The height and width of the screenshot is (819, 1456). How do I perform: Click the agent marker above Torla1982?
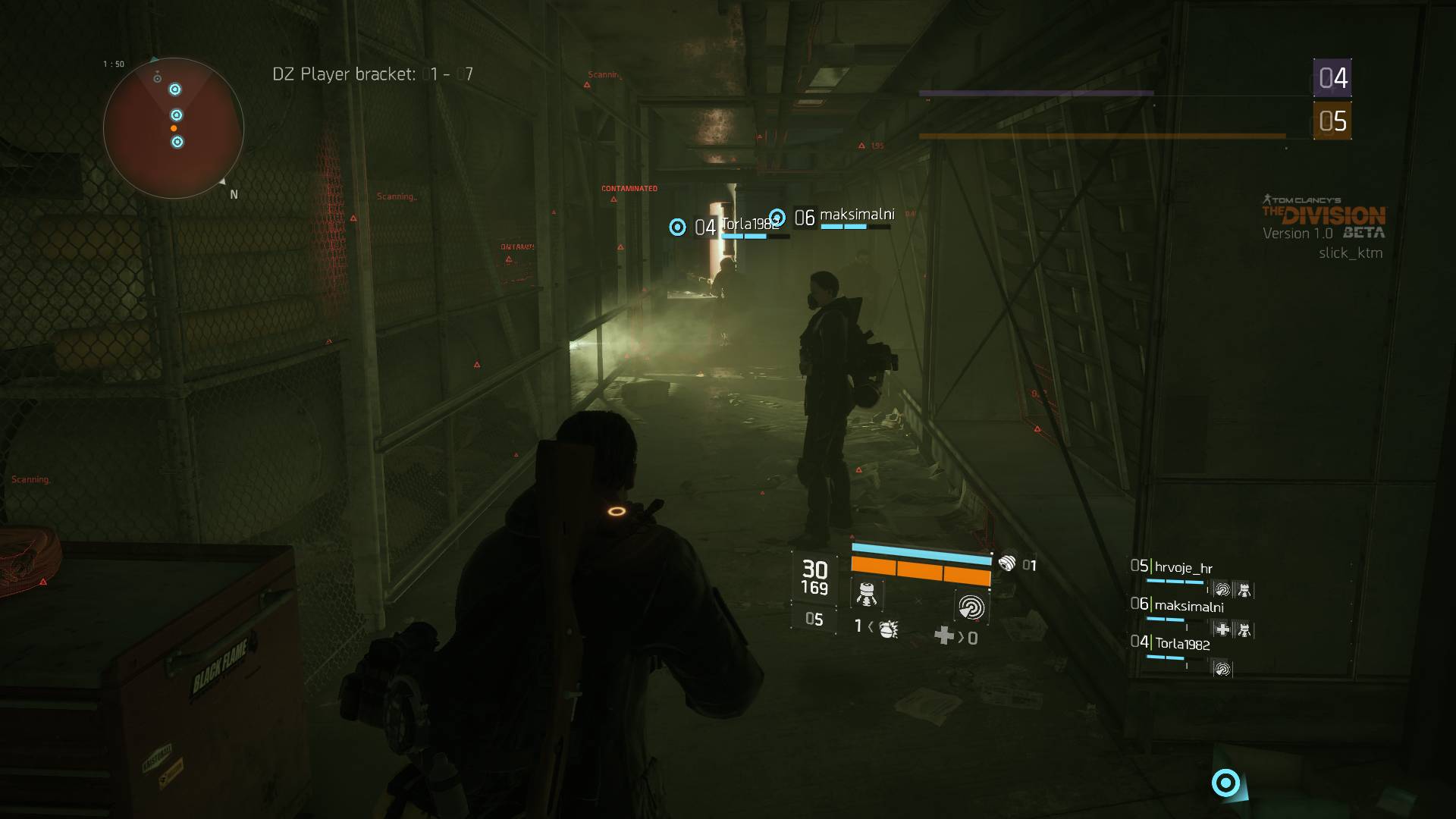676,225
